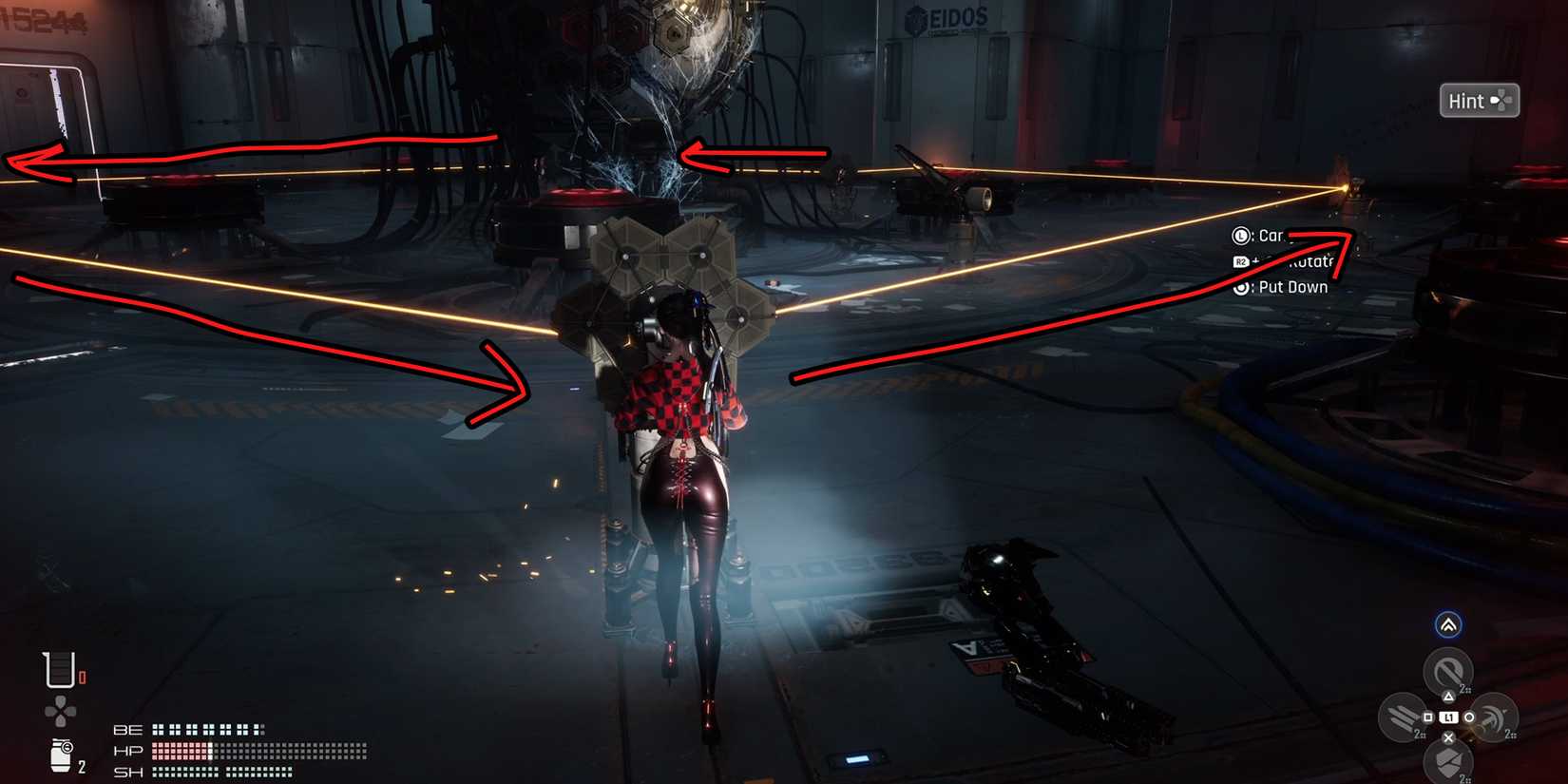Select the shield skill on the X button
The image size is (1568, 784).
coord(1449,761)
